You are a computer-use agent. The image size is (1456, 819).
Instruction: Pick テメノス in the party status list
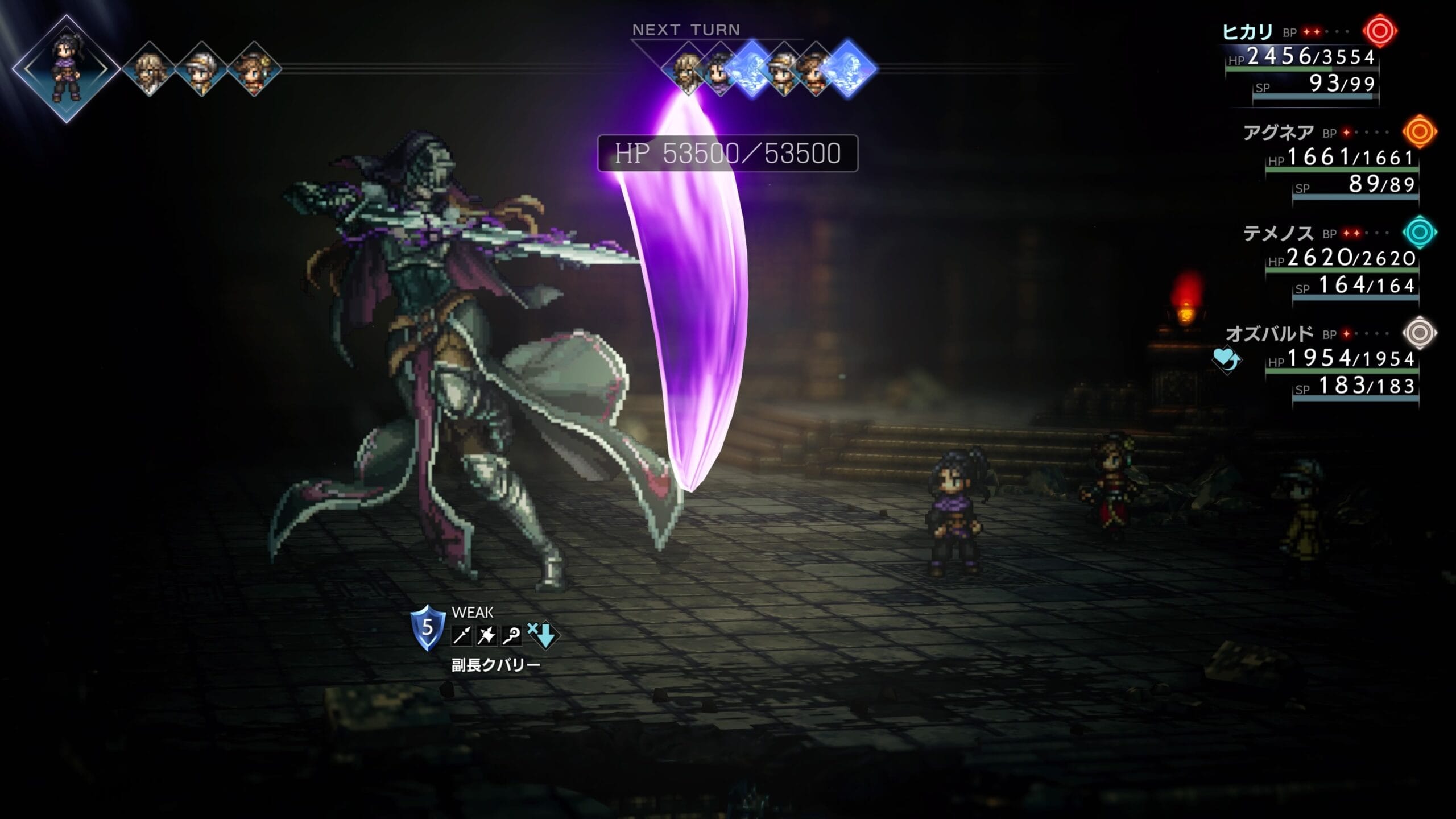(1278, 233)
